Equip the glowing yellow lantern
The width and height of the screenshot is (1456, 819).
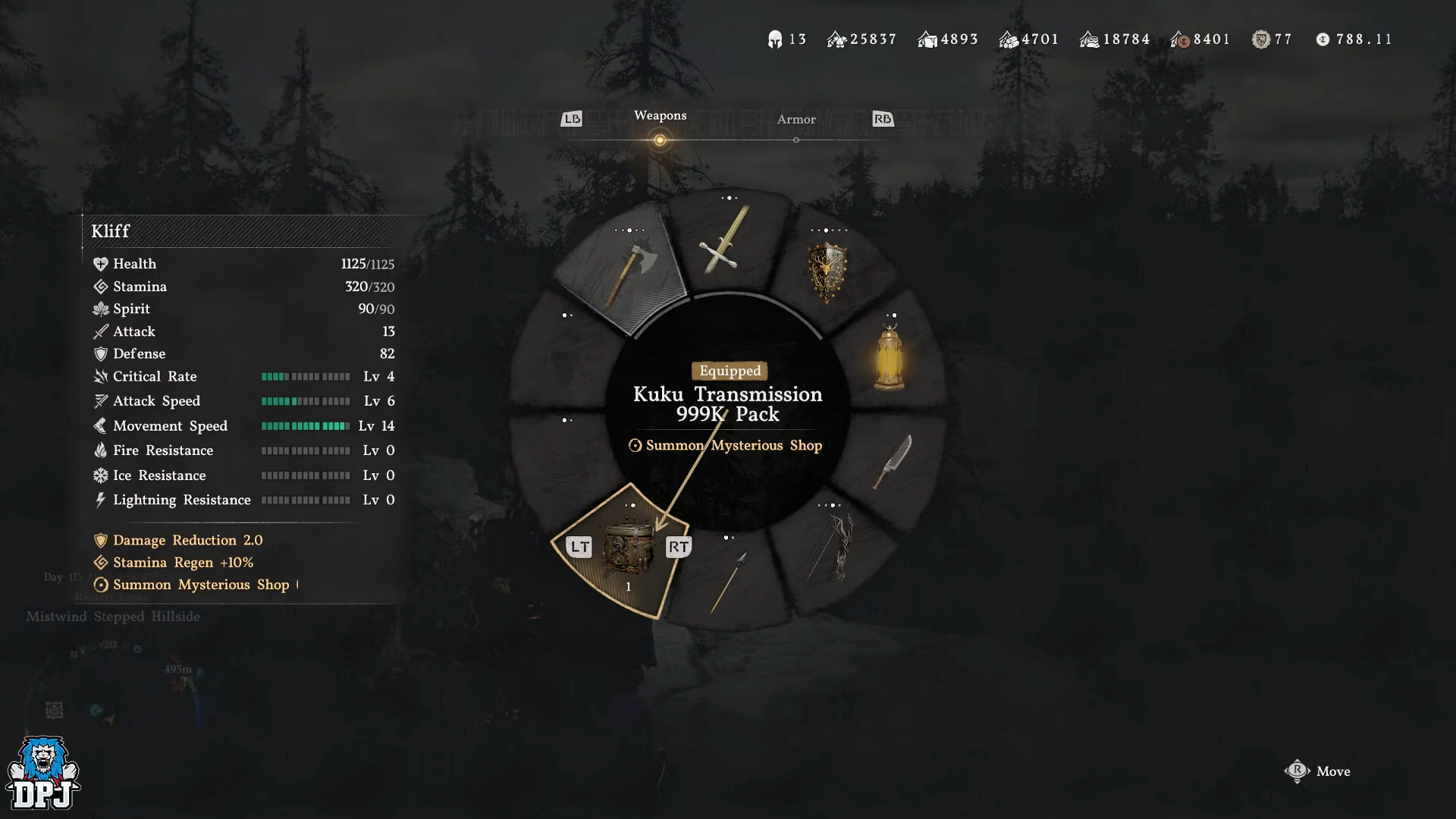click(x=889, y=358)
